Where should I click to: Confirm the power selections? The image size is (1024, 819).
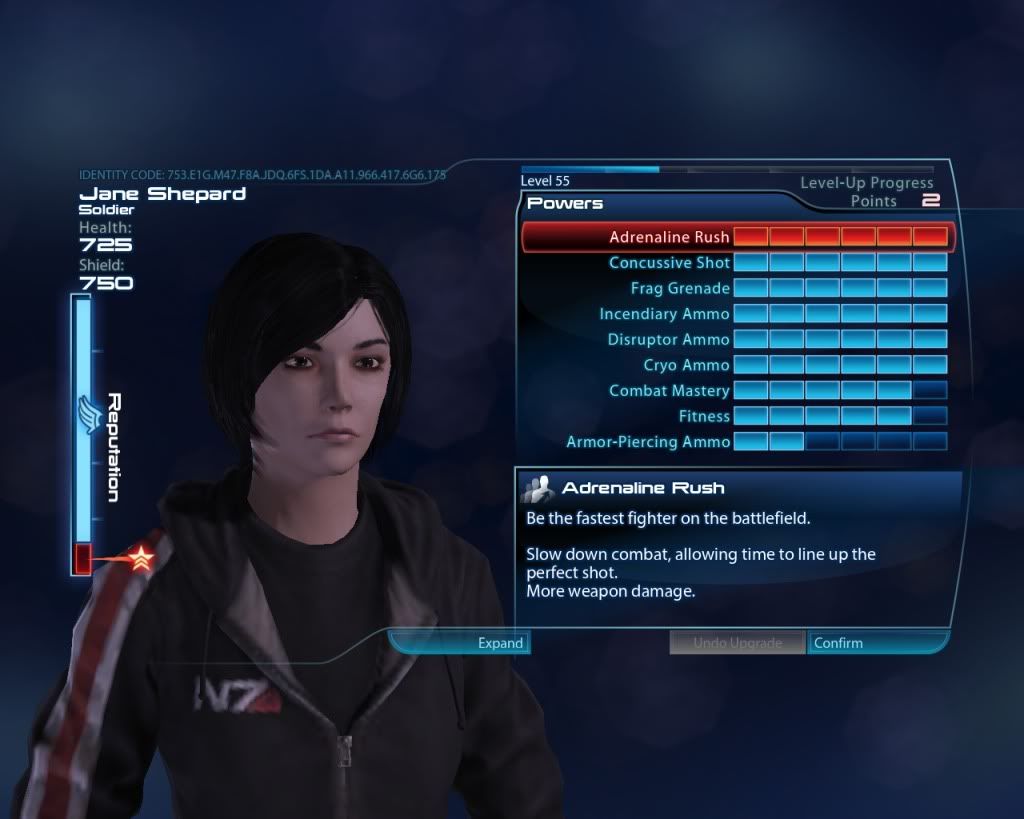tap(875, 643)
